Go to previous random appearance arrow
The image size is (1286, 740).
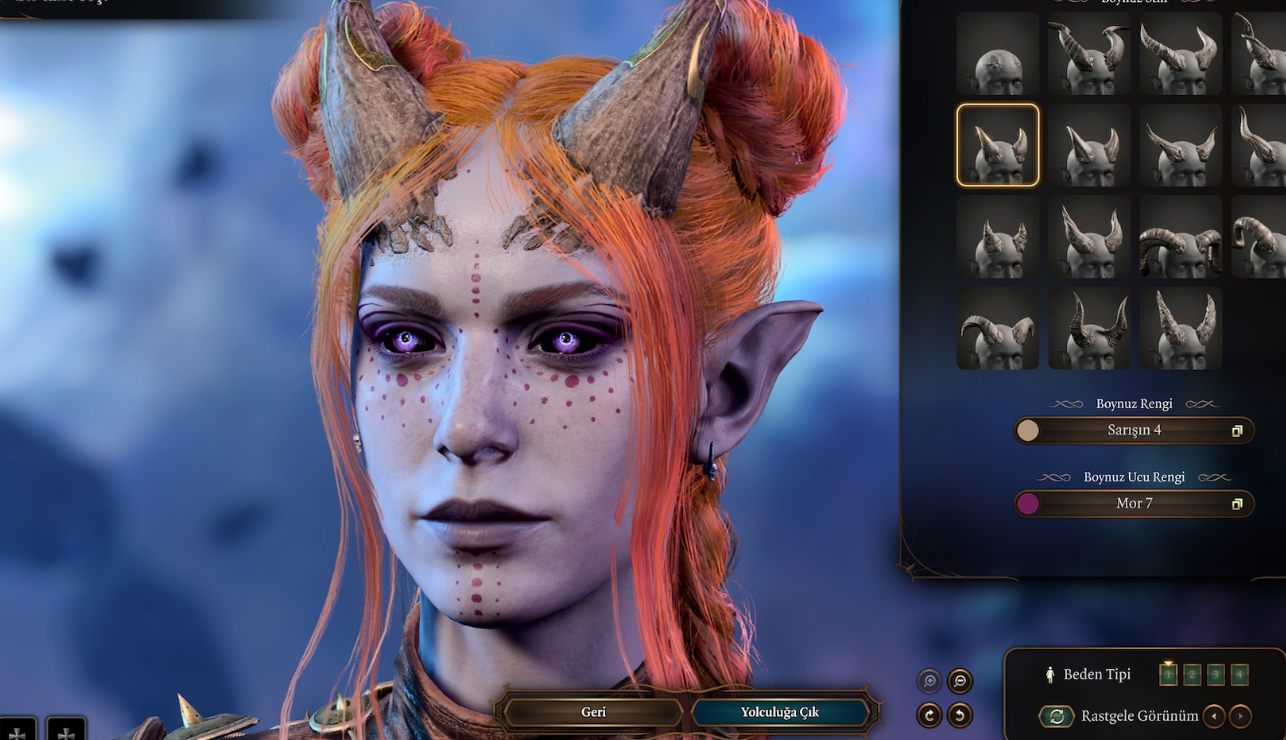pyautogui.click(x=1214, y=716)
